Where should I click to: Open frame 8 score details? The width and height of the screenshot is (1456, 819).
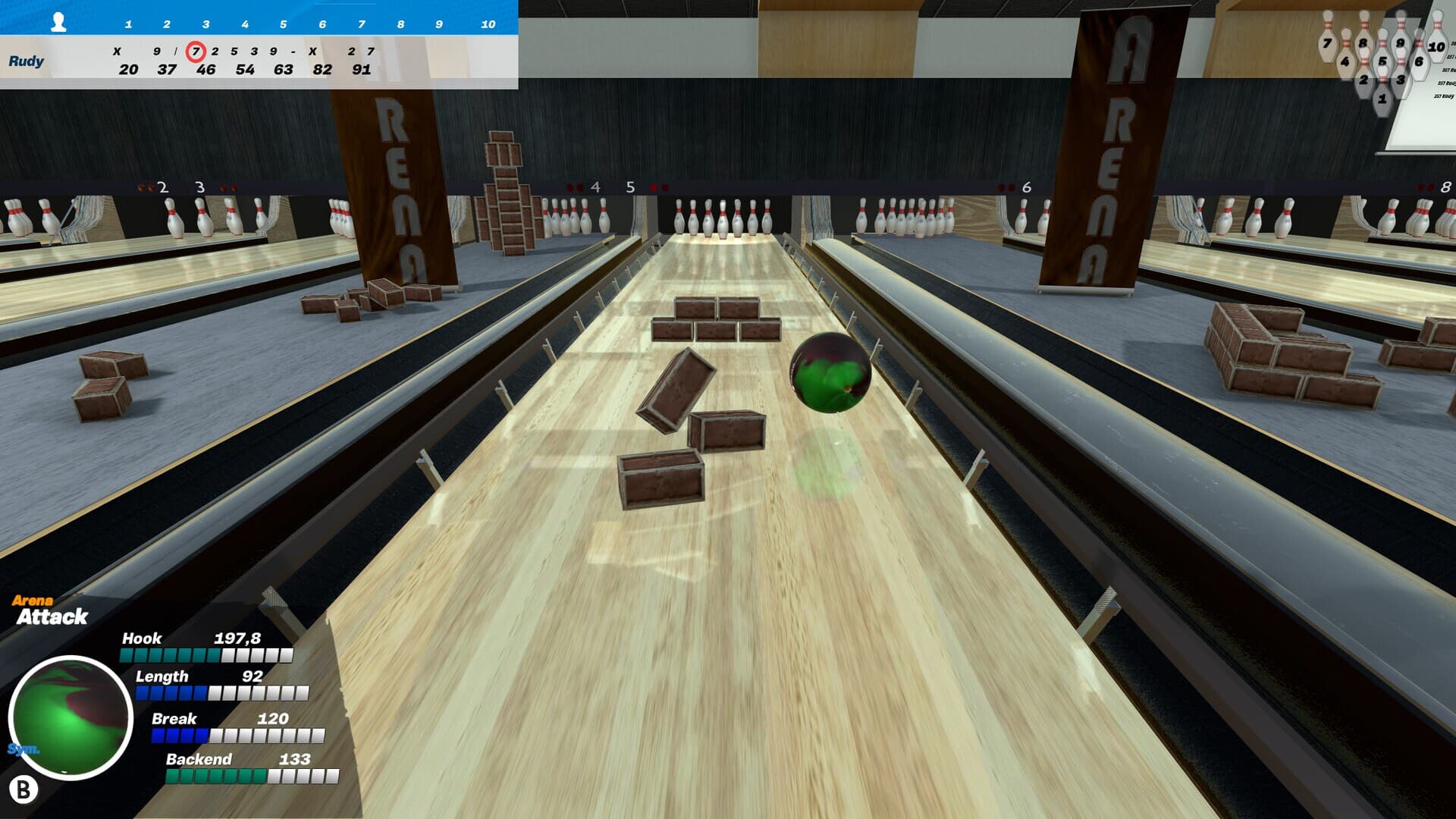coord(400,24)
